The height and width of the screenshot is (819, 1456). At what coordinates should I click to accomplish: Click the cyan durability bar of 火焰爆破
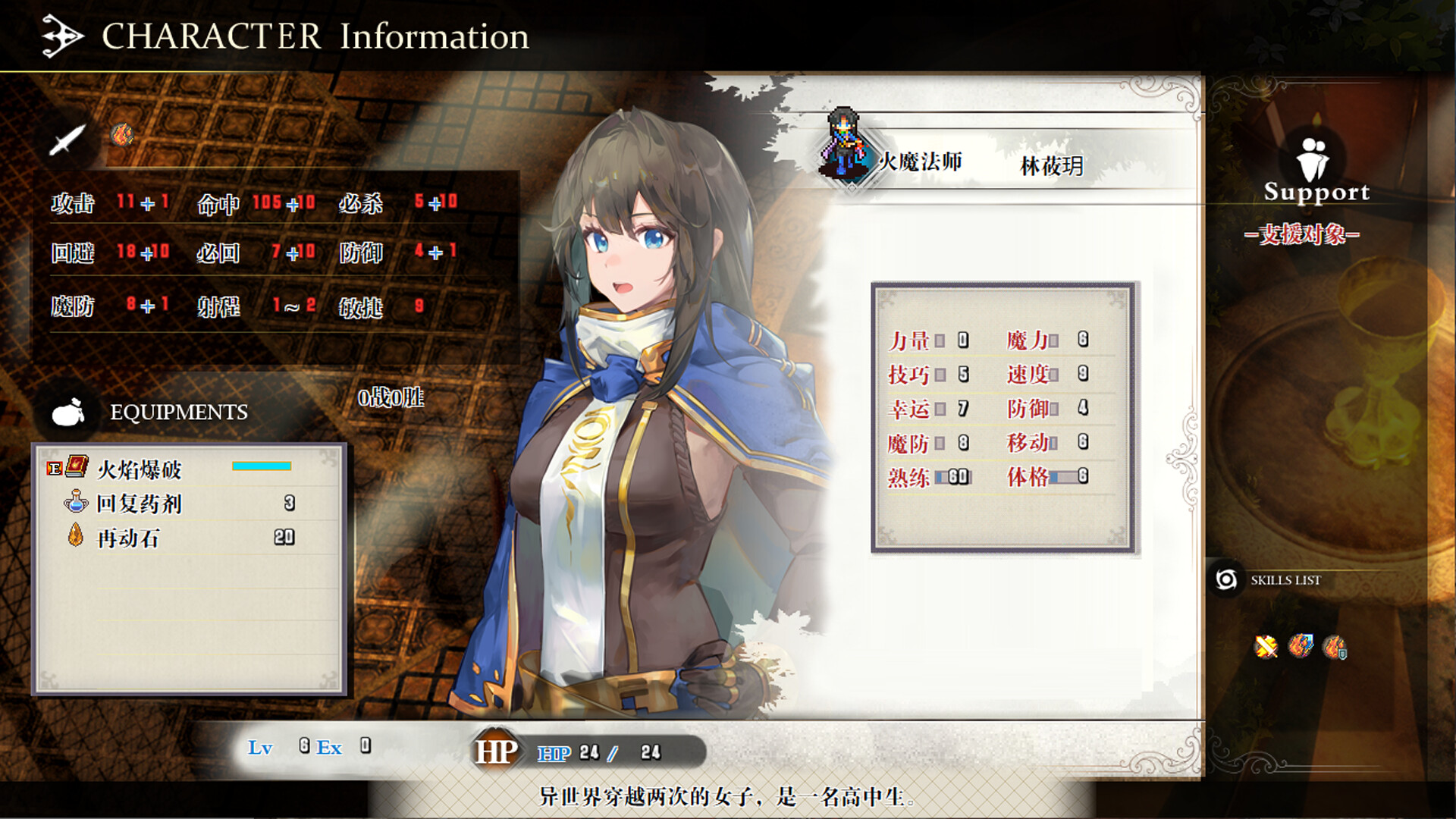click(263, 466)
